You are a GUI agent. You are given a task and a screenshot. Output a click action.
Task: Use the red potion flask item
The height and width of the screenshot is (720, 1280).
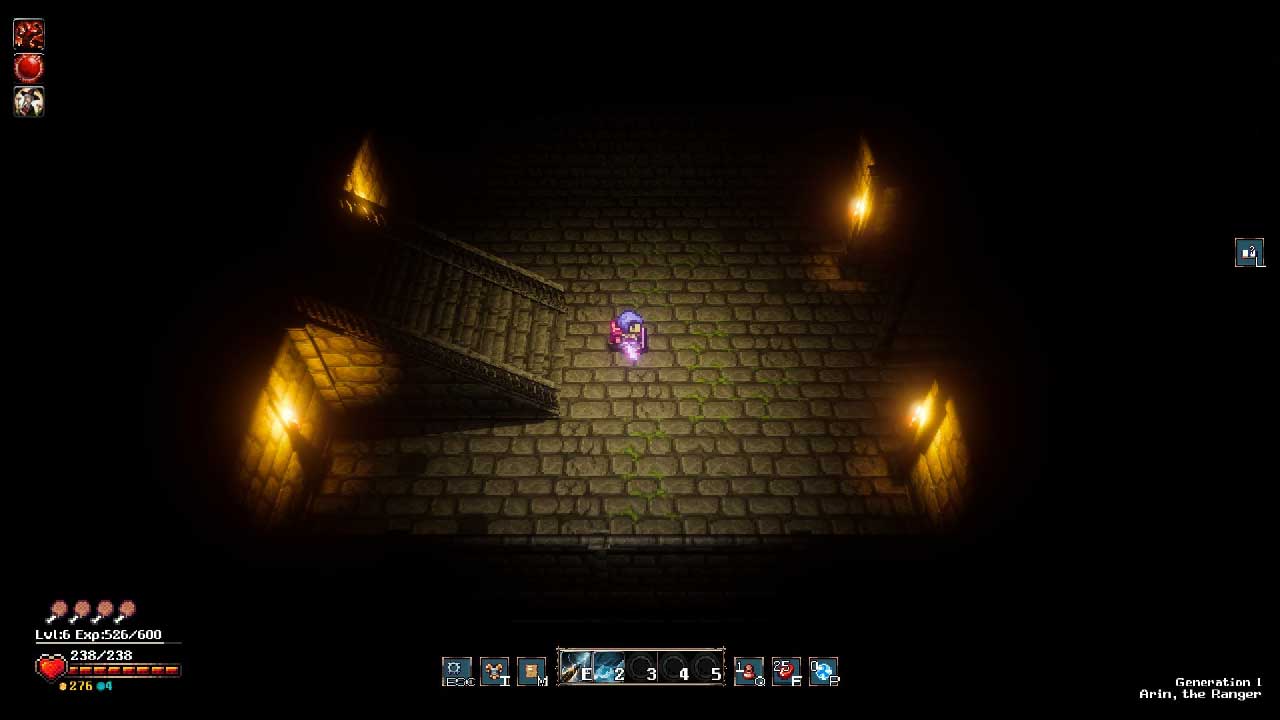pyautogui.click(x=748, y=670)
